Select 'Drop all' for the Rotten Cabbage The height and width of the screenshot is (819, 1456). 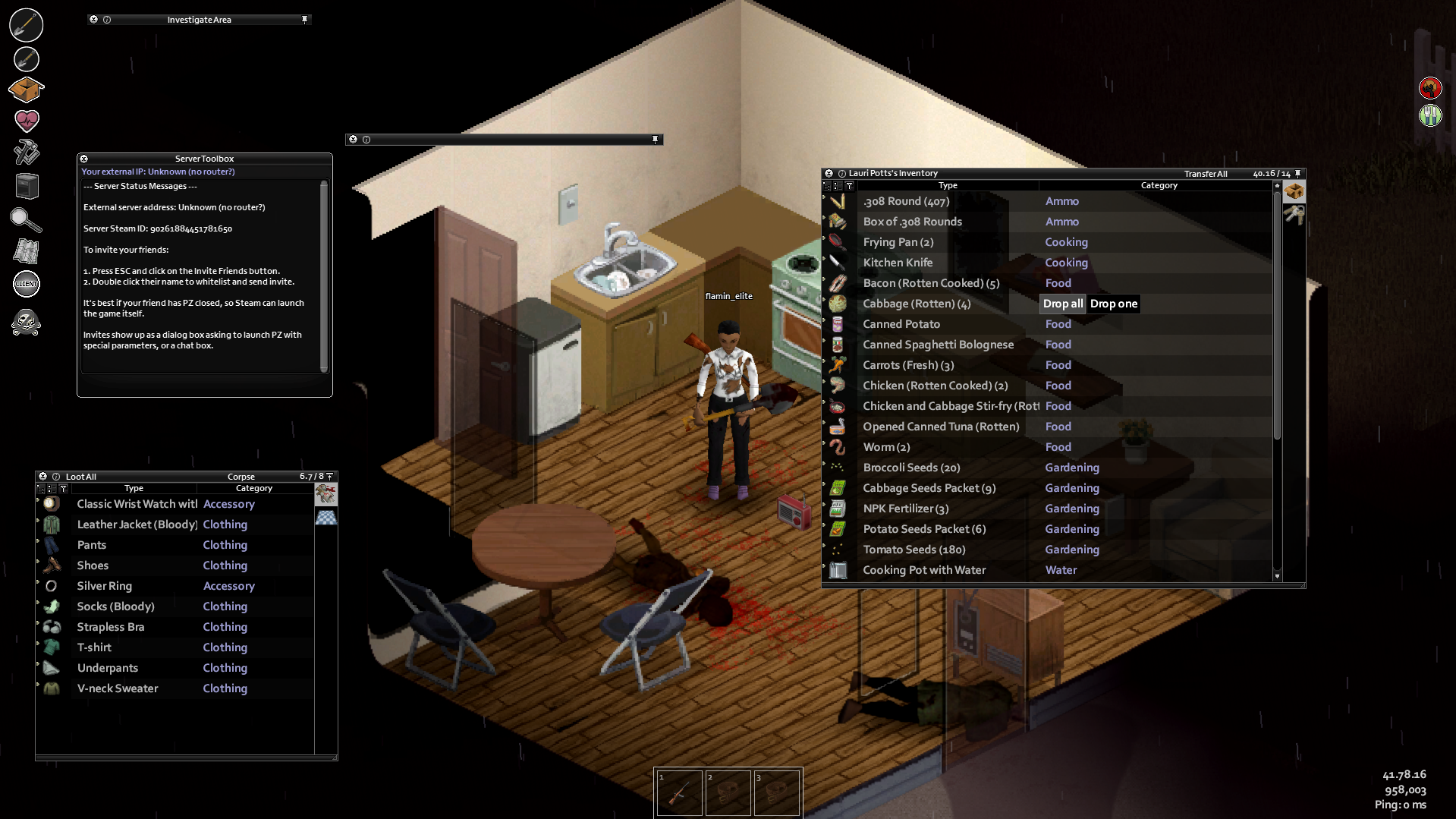pos(1062,304)
